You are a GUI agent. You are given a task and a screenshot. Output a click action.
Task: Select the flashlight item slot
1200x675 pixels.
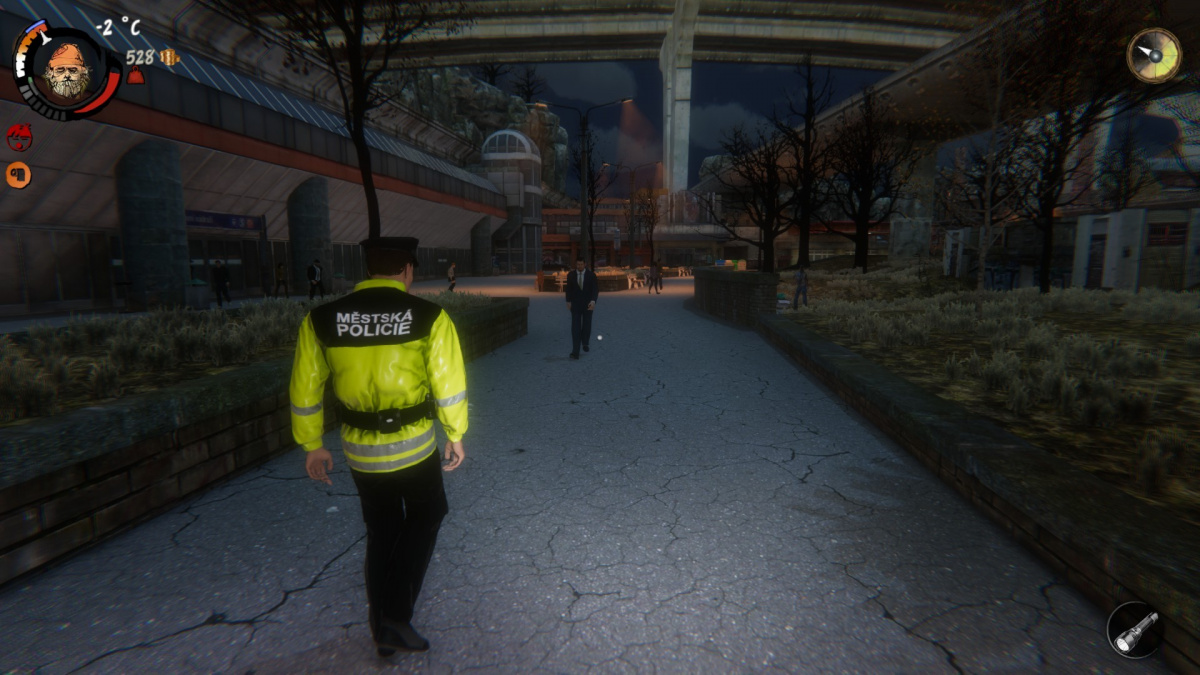point(1135,630)
